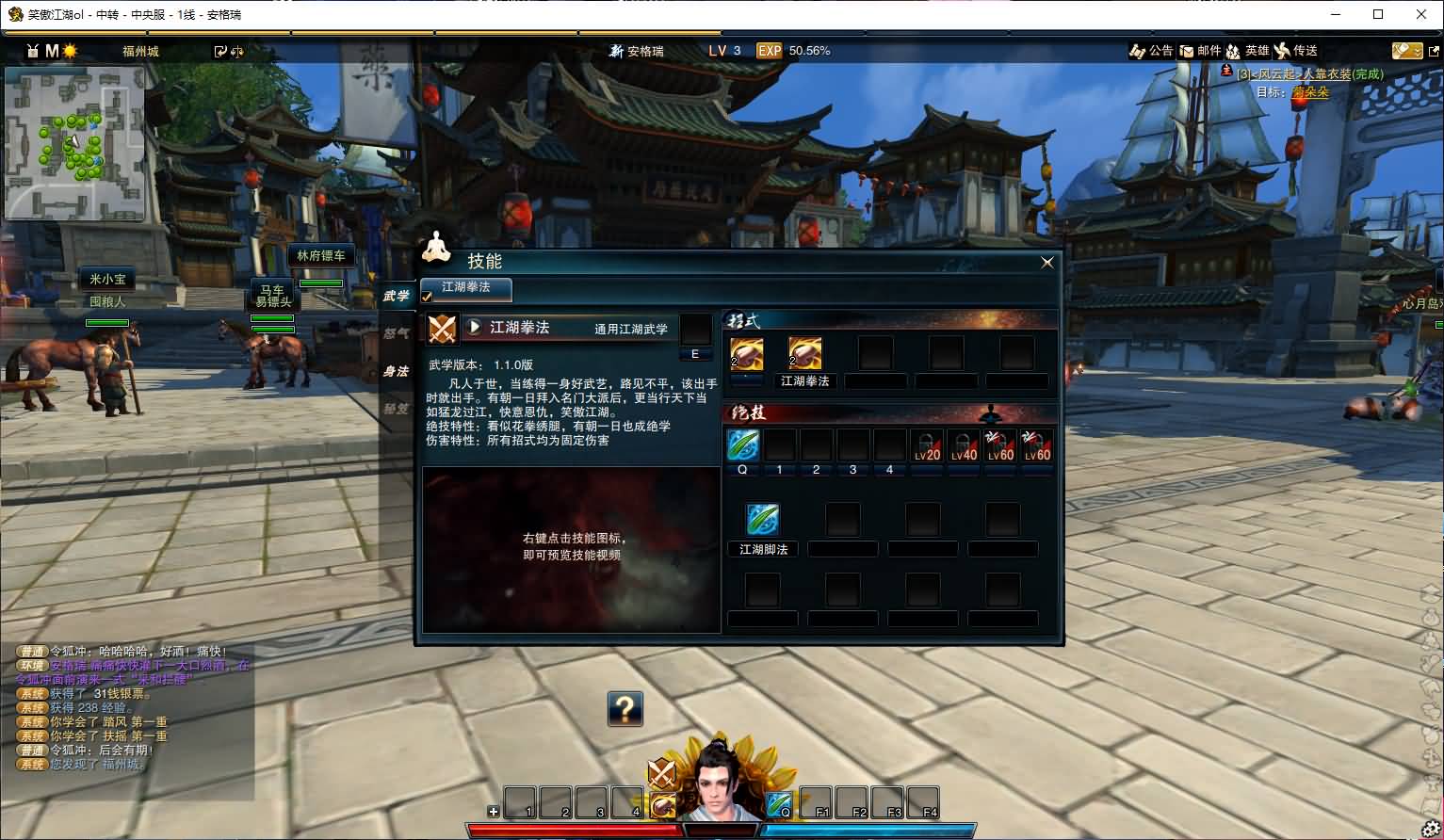
Task: Switch to the 身法 tab
Action: tap(397, 372)
